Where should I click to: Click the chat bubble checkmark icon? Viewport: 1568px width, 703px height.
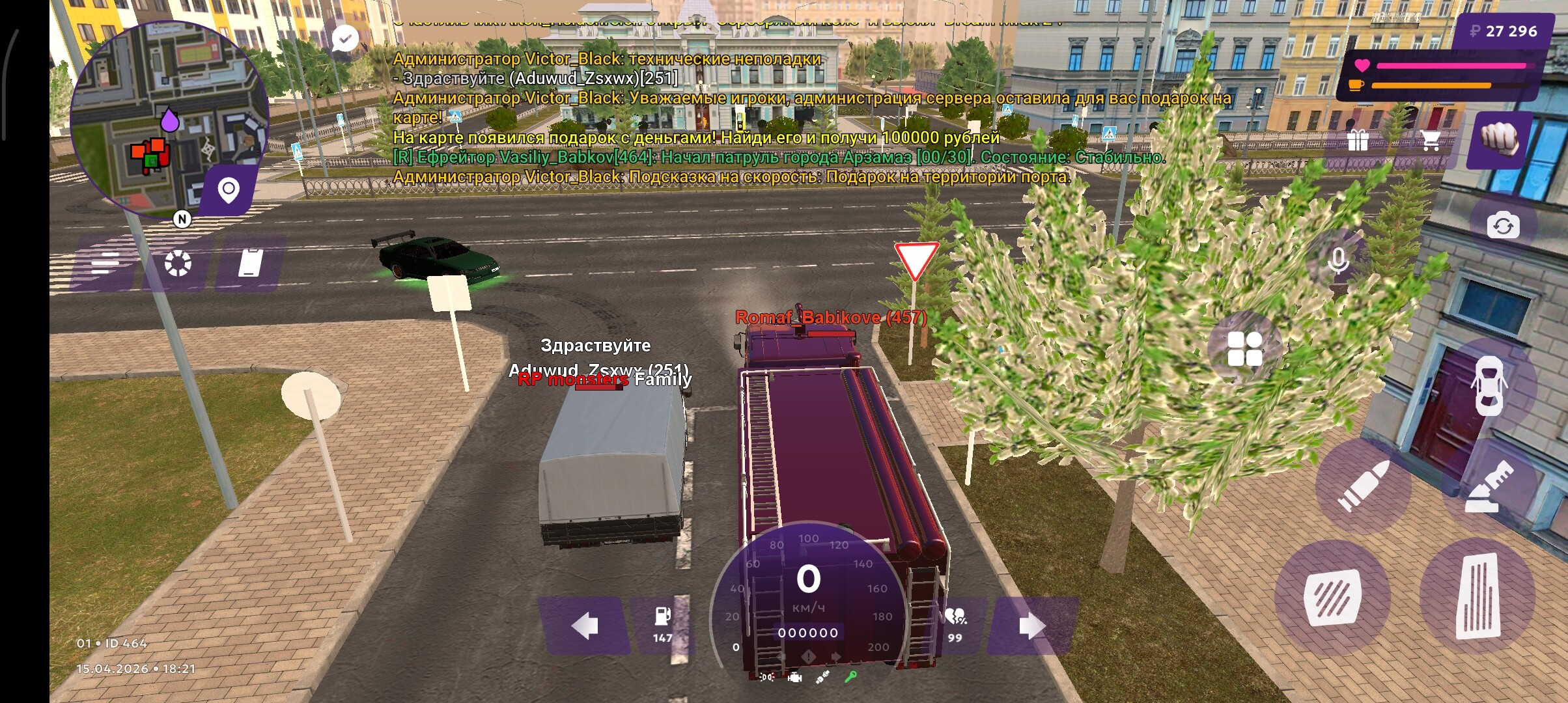pos(344,38)
